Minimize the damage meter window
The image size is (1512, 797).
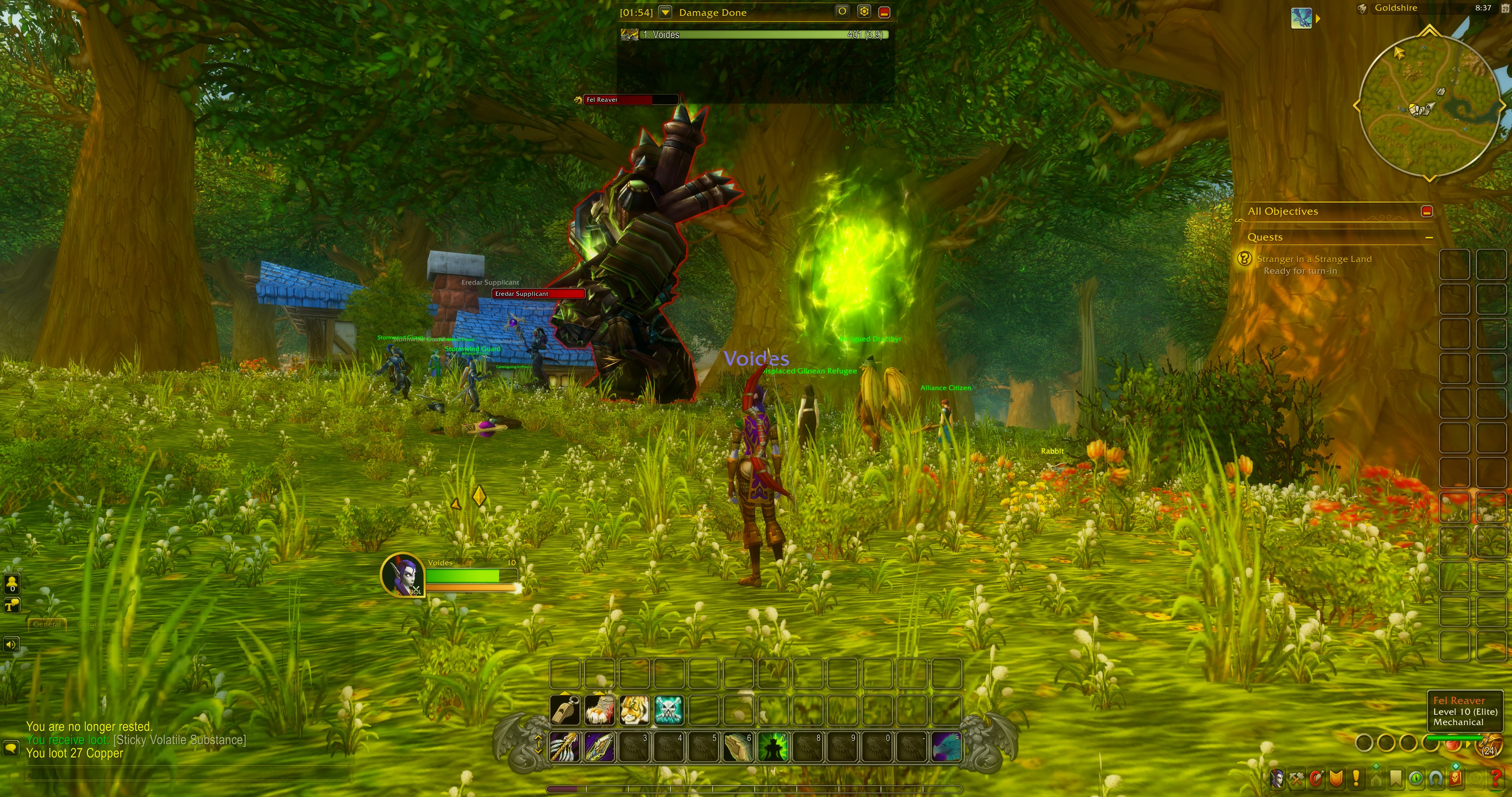[884, 12]
